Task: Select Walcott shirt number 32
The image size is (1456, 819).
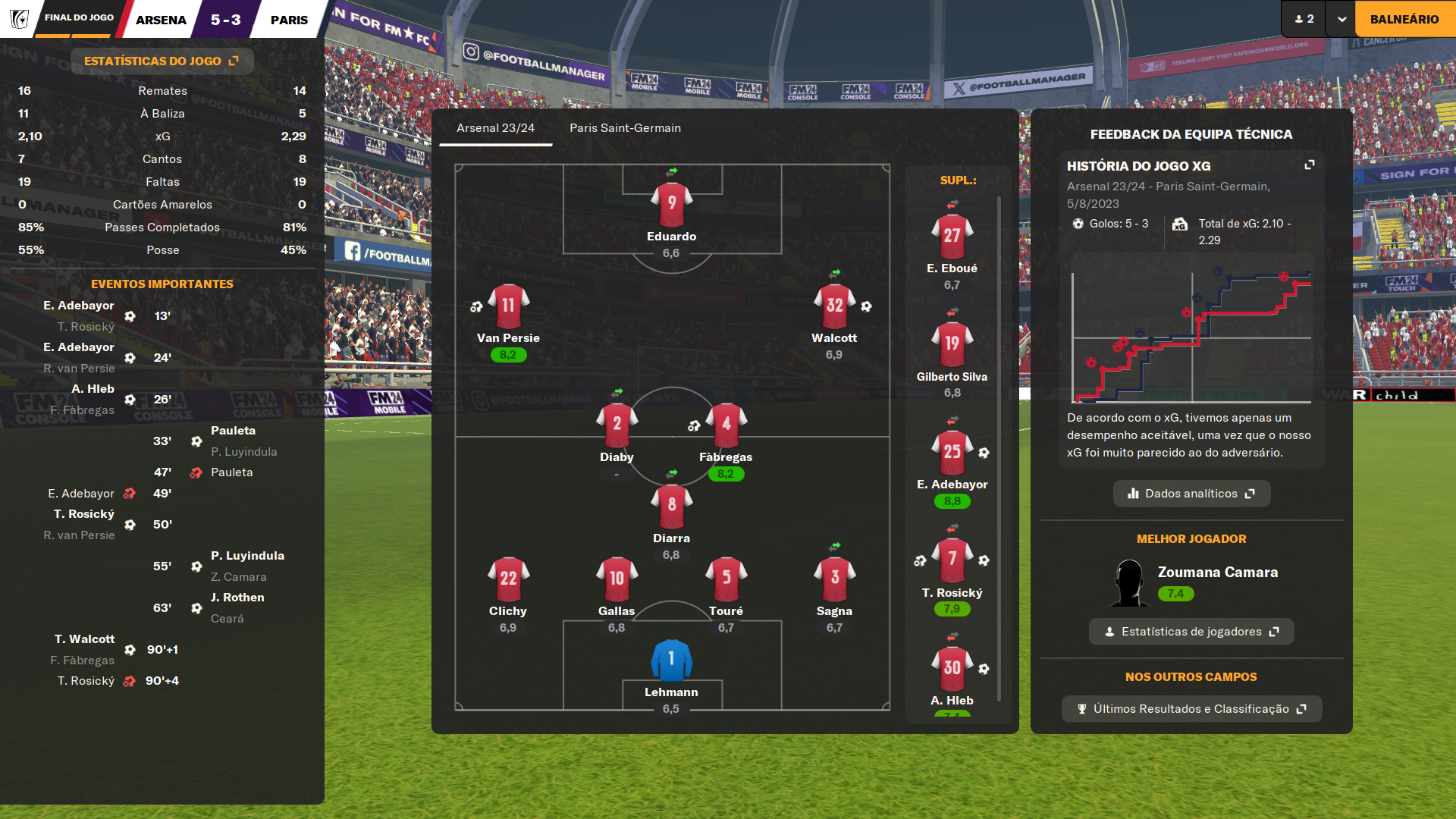Action: [834, 307]
